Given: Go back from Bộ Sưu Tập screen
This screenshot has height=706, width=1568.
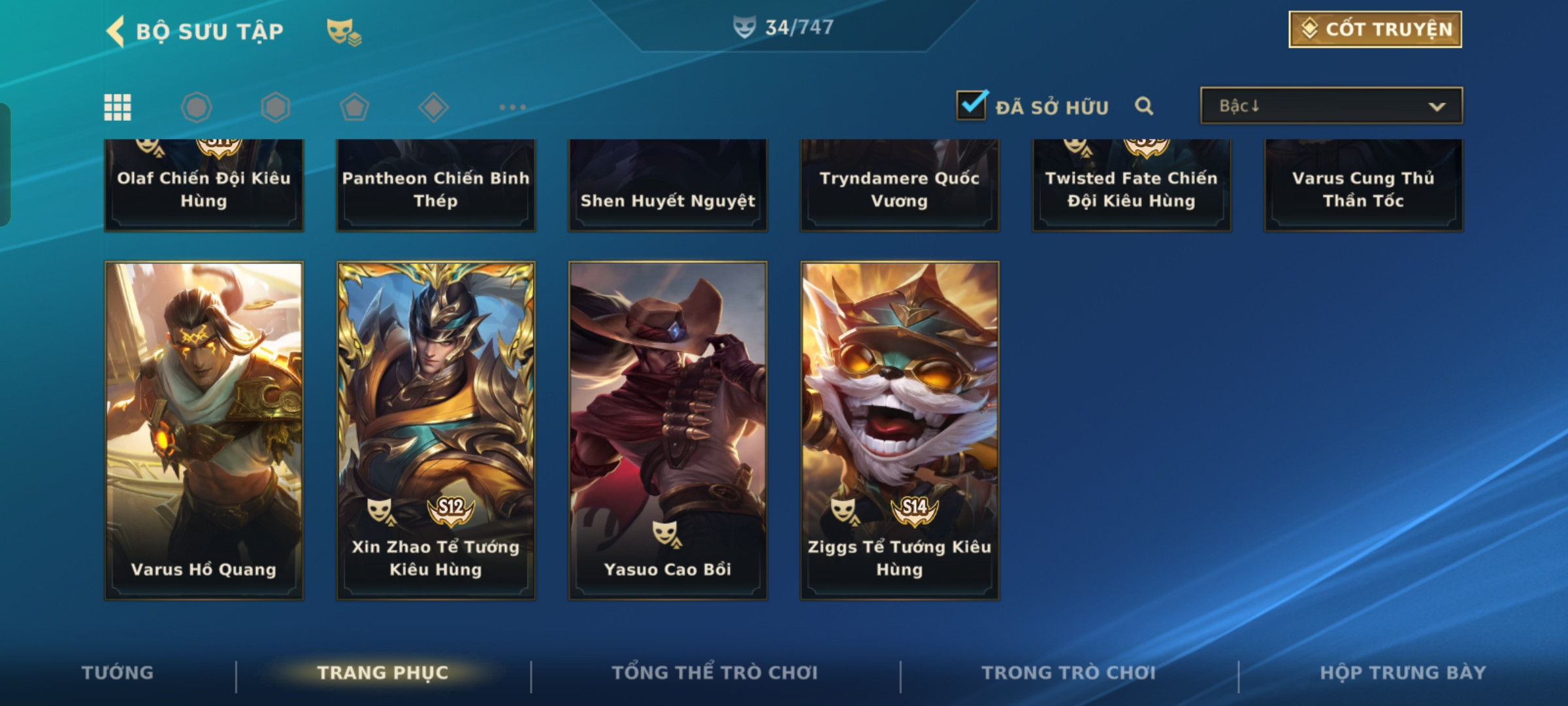Looking at the screenshot, I should pos(116,31).
